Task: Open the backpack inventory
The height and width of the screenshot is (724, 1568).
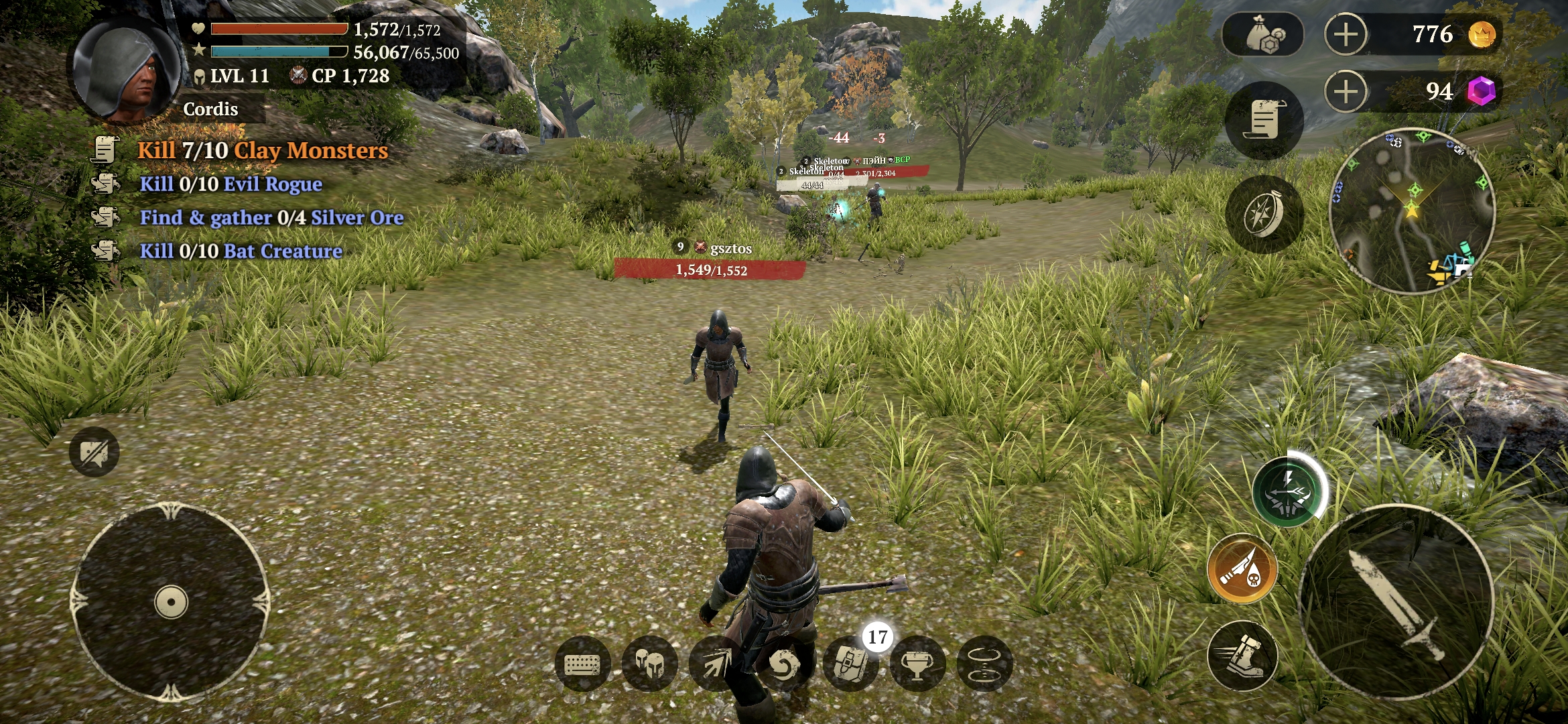Action: coord(850,664)
